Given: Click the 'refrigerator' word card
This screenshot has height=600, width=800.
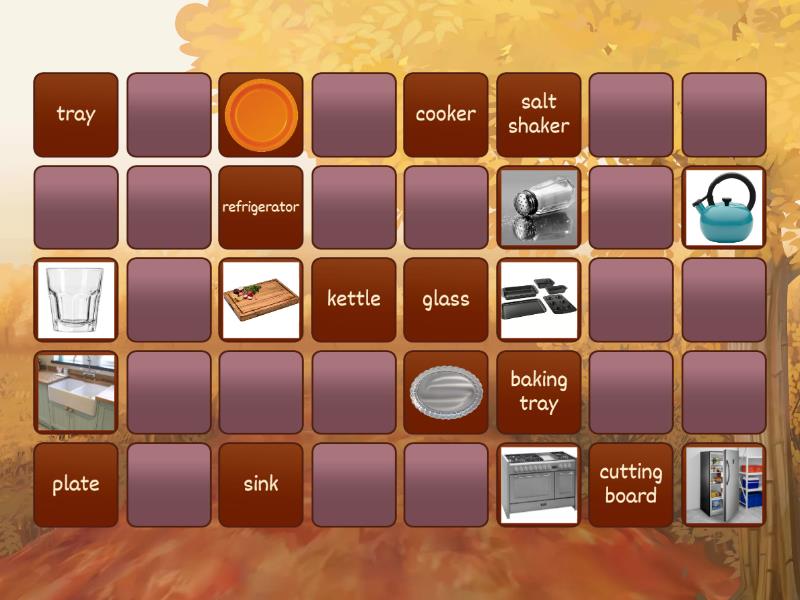Looking at the screenshot, I should tap(261, 207).
